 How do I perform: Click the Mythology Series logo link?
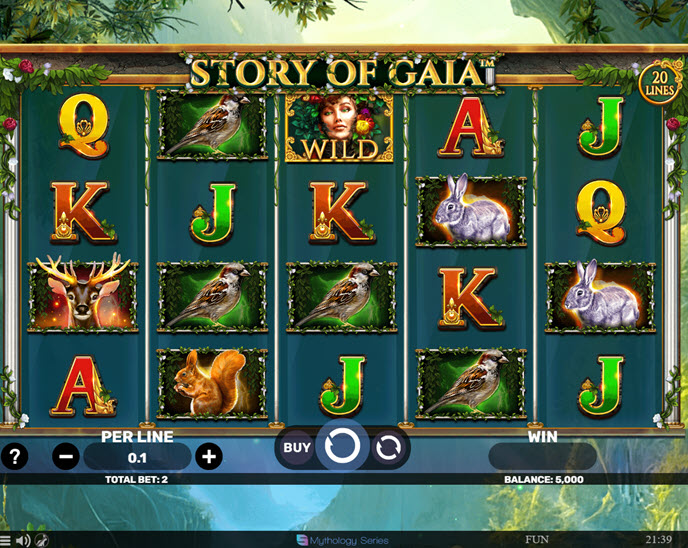pos(342,540)
